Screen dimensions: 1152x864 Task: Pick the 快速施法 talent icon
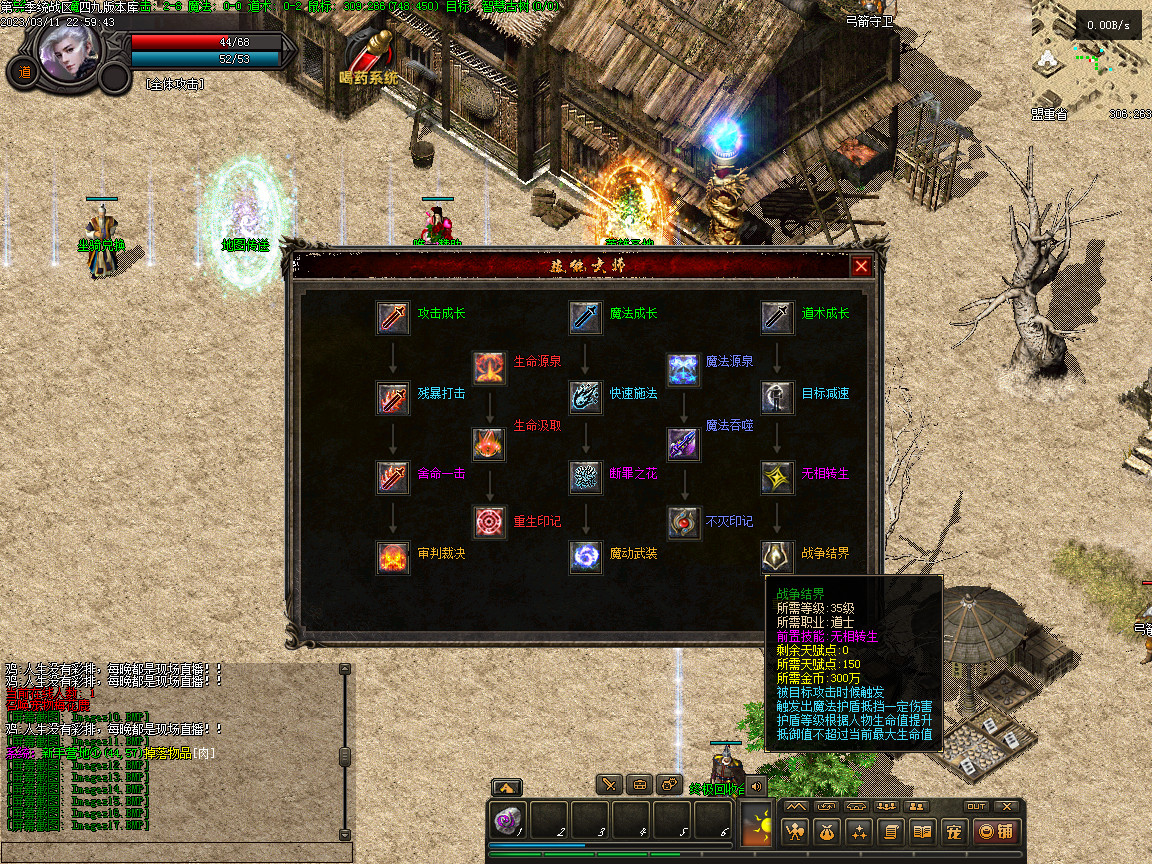pos(586,397)
